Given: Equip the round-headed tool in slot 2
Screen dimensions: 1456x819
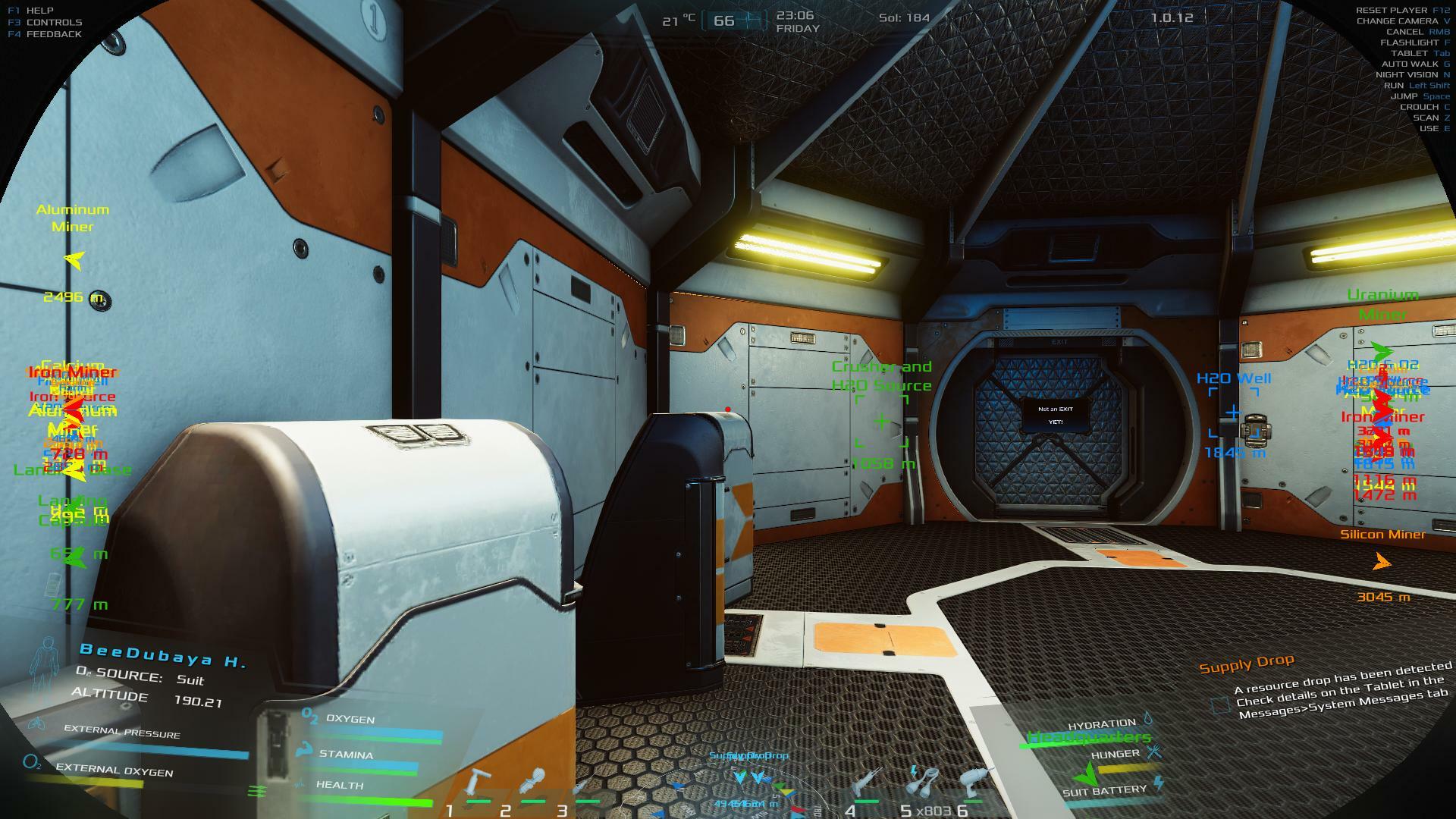Looking at the screenshot, I should (x=535, y=782).
